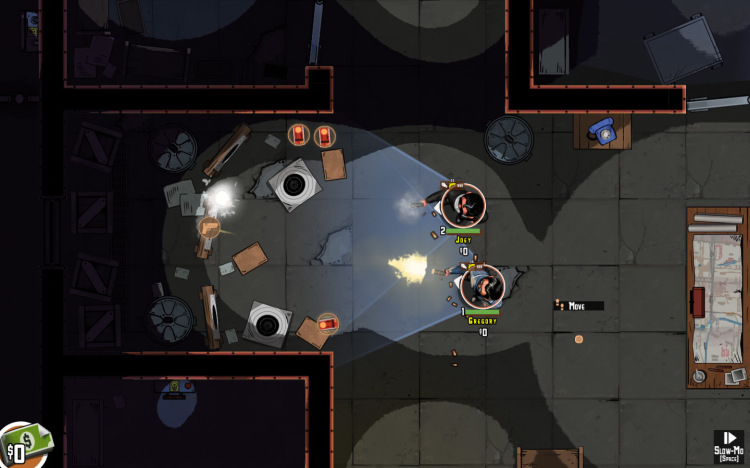The image size is (750, 468).
Task: Select crew member Gregory
Action: click(x=482, y=287)
